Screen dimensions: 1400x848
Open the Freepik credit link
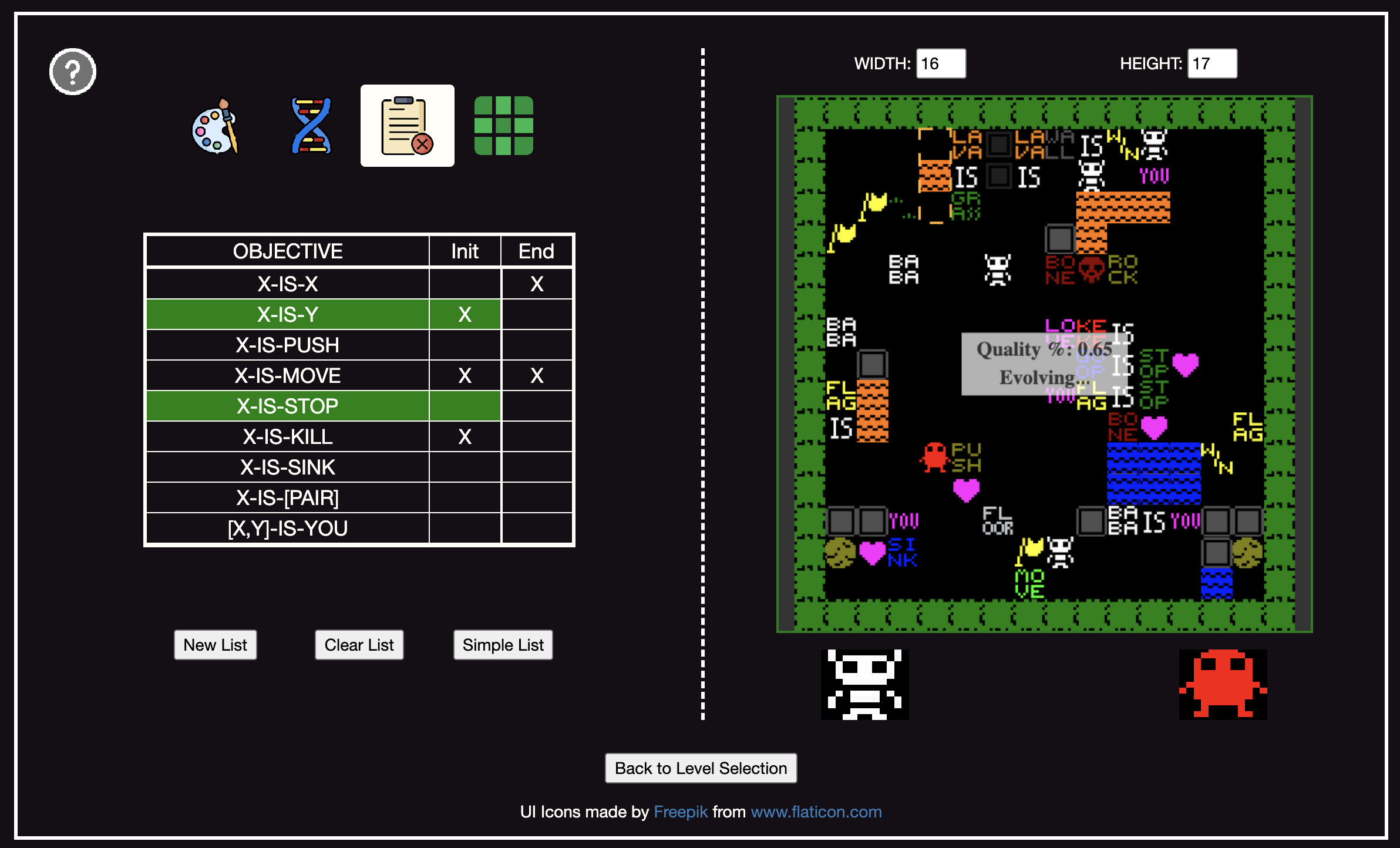point(680,812)
